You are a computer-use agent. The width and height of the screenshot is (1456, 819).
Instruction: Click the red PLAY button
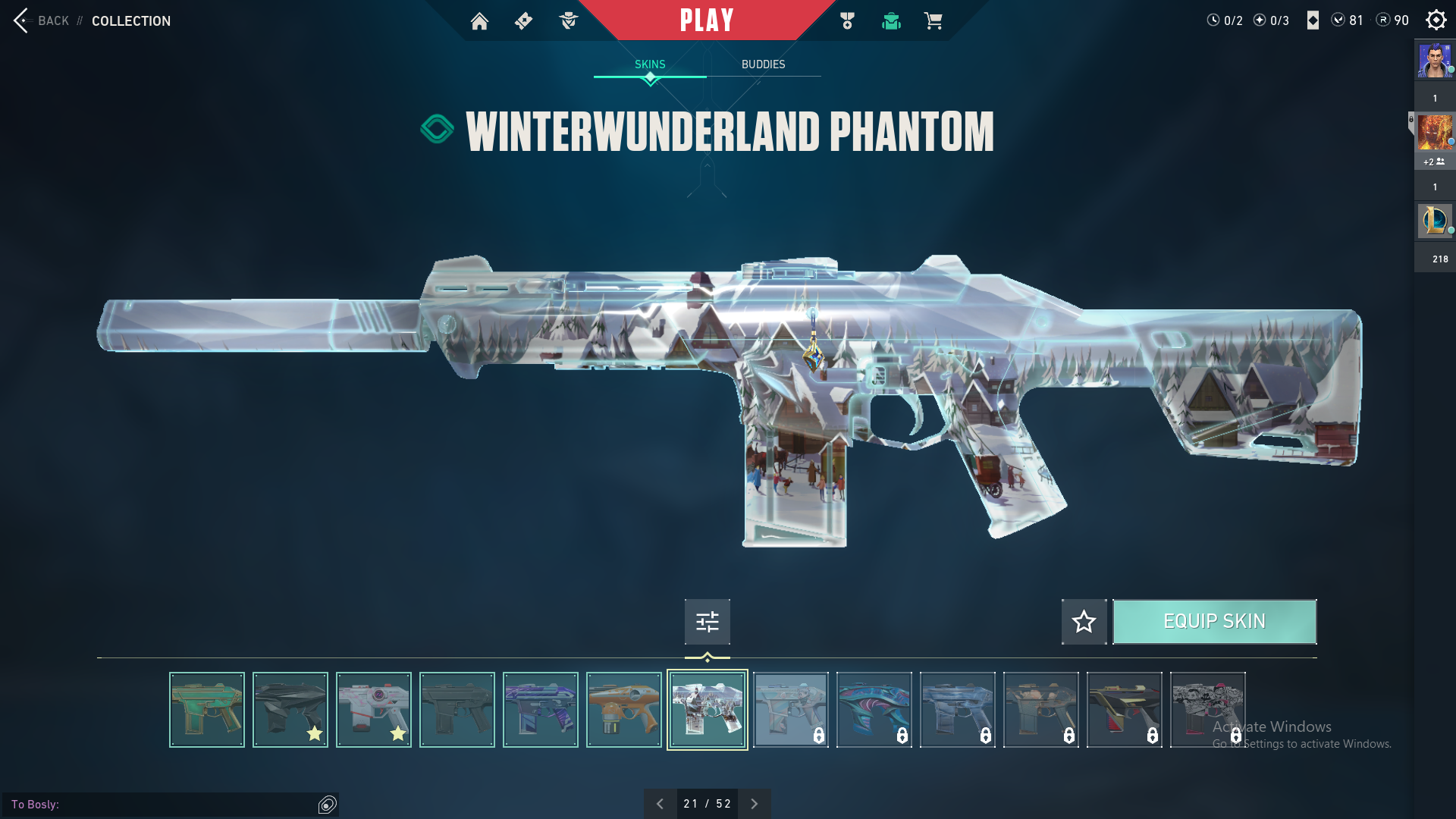pos(706,20)
